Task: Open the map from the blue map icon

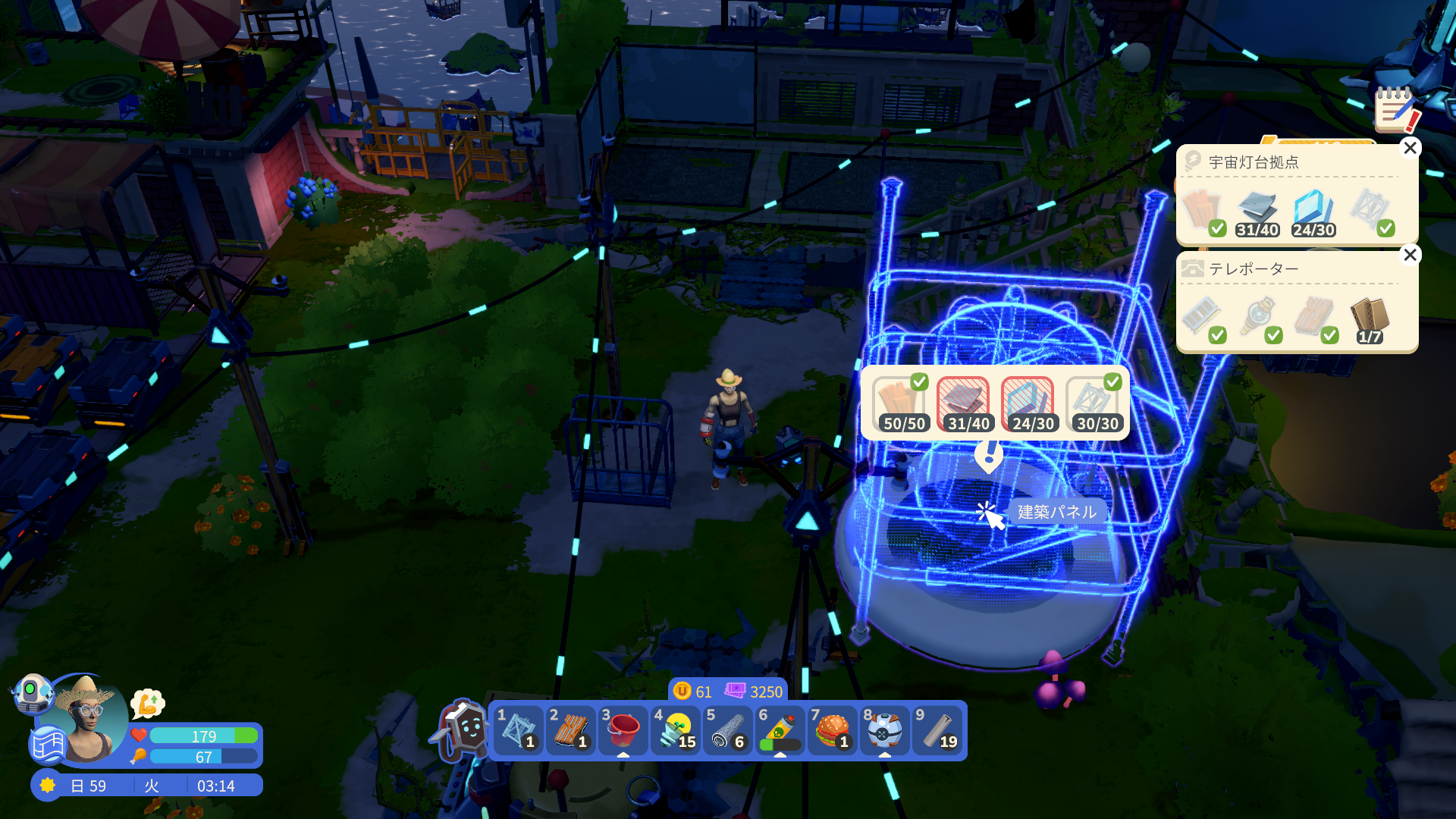Action: tap(48, 745)
